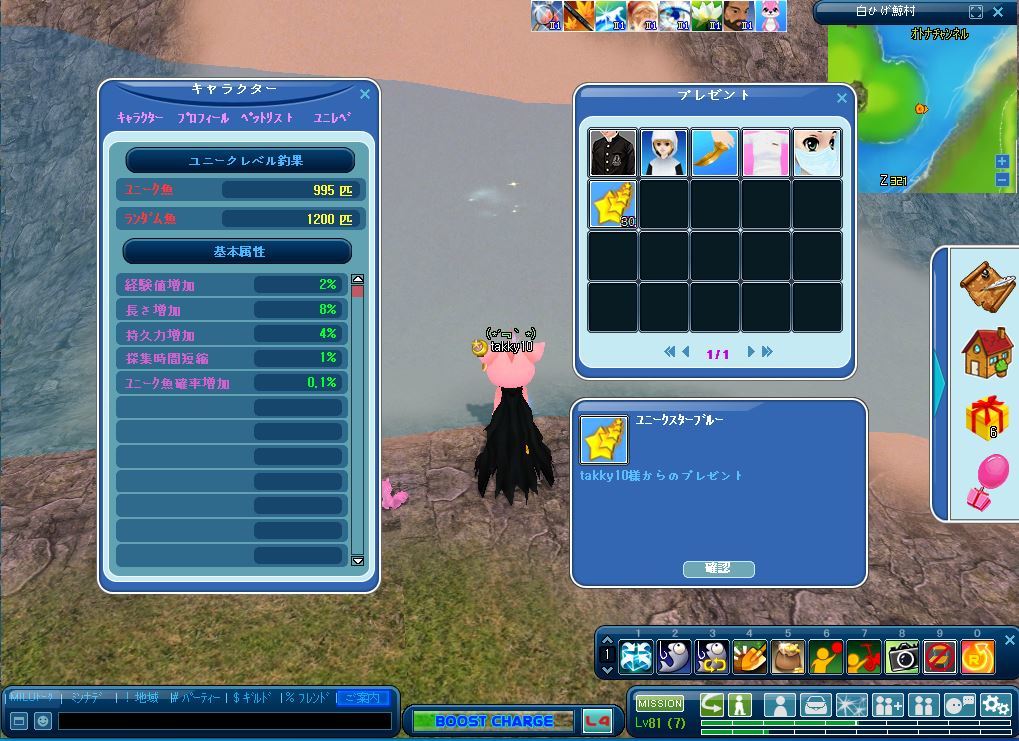Zoom in the minimap with plus button
Image resolution: width=1019 pixels, height=741 pixels.
1002,162
